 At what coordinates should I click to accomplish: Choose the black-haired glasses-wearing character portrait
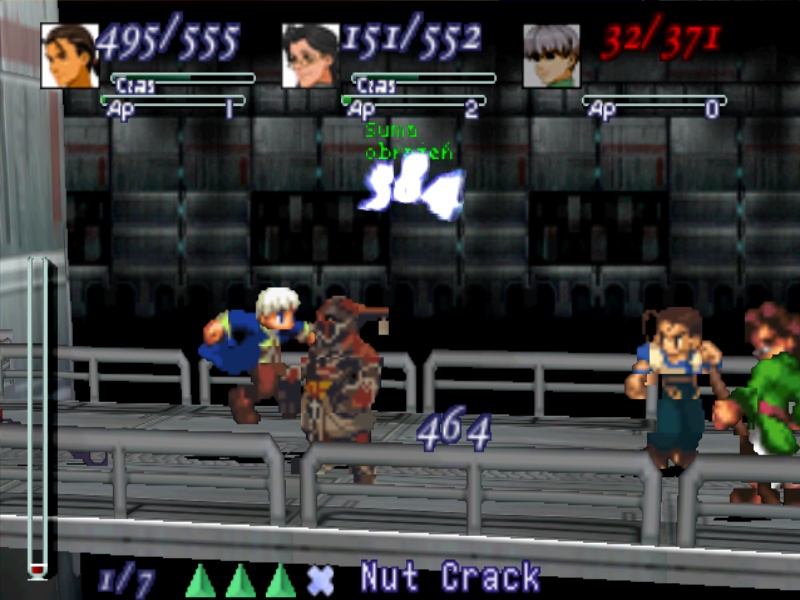tap(310, 56)
